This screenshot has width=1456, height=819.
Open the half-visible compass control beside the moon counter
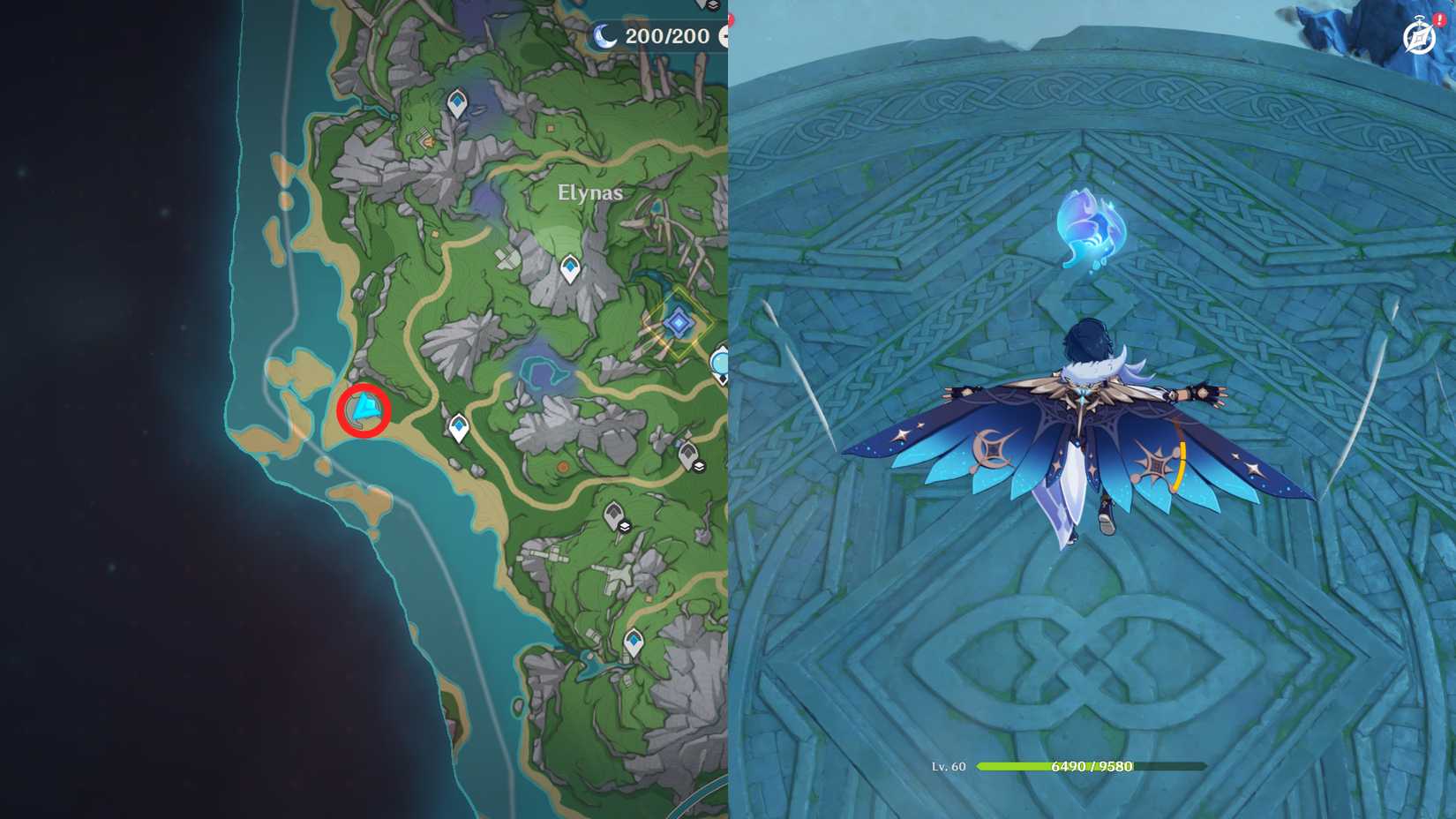(727, 37)
